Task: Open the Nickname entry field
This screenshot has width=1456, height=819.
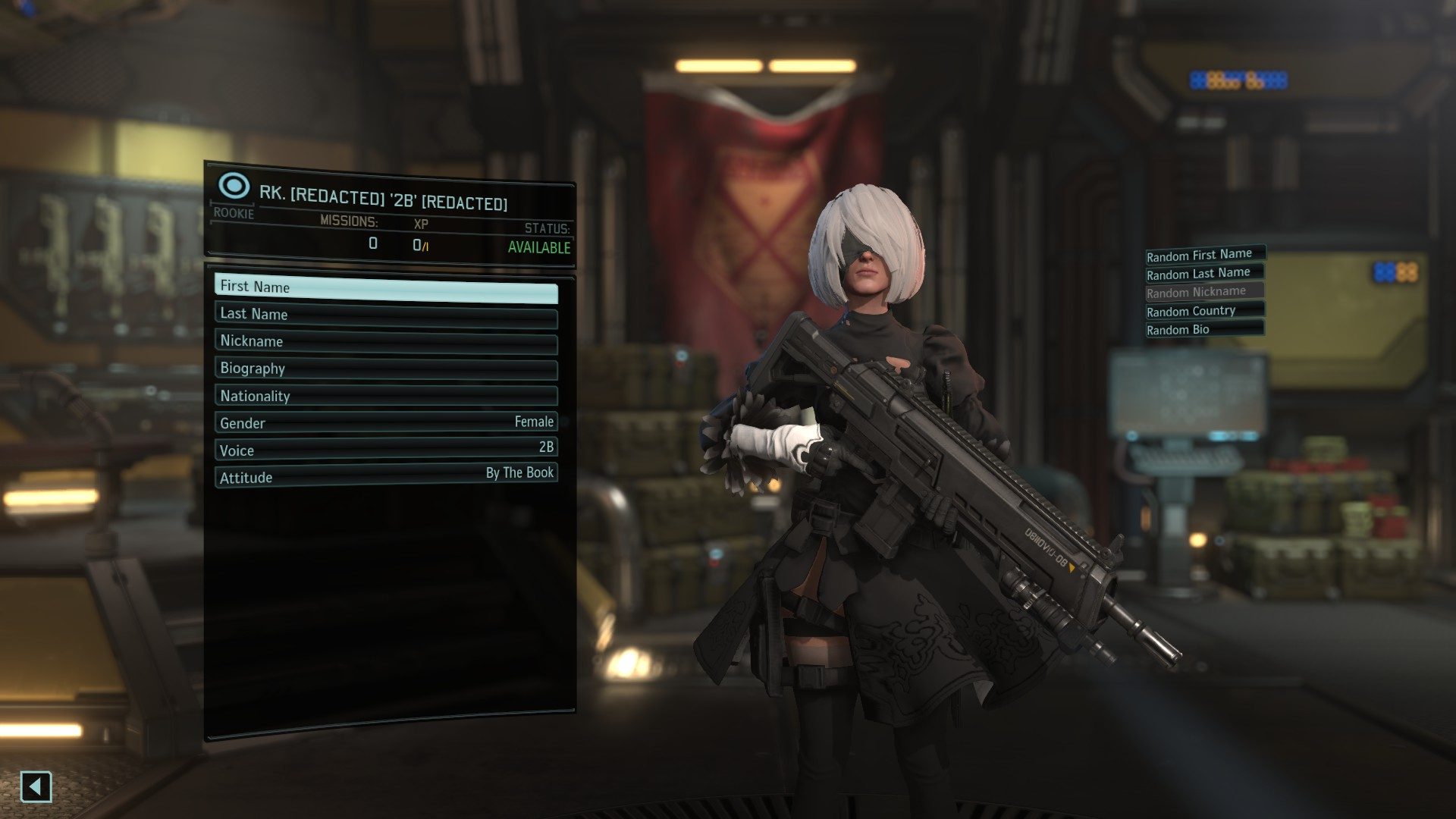Action: 385,341
